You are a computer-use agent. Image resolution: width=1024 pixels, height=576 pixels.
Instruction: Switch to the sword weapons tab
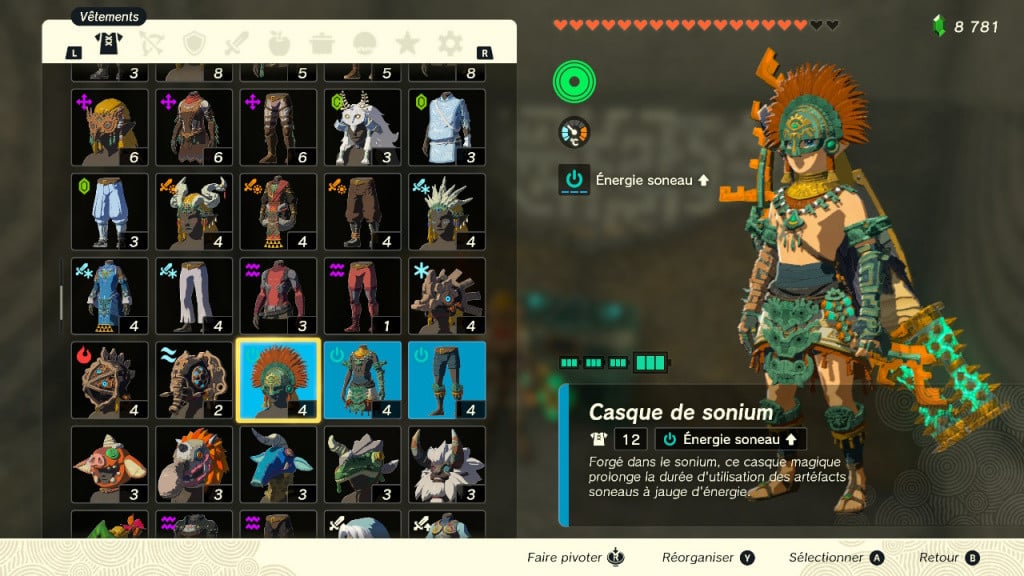tap(236, 43)
